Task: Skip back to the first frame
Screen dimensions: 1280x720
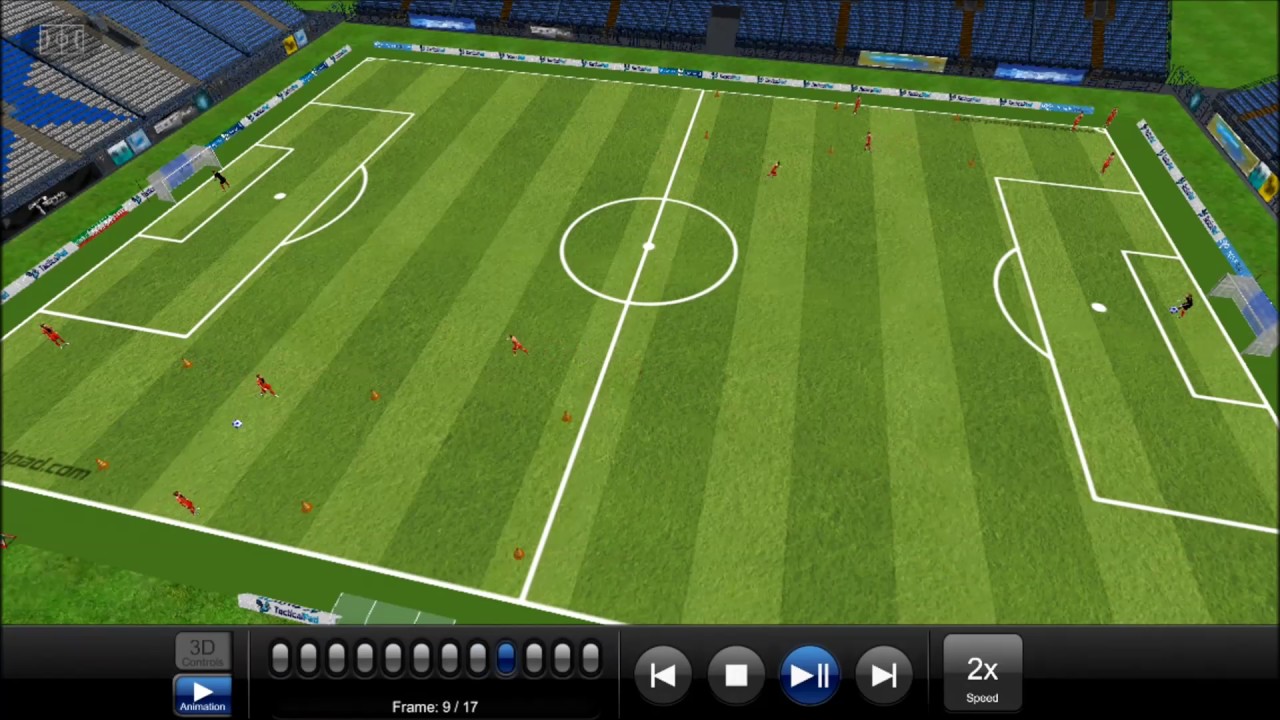Action: point(662,676)
